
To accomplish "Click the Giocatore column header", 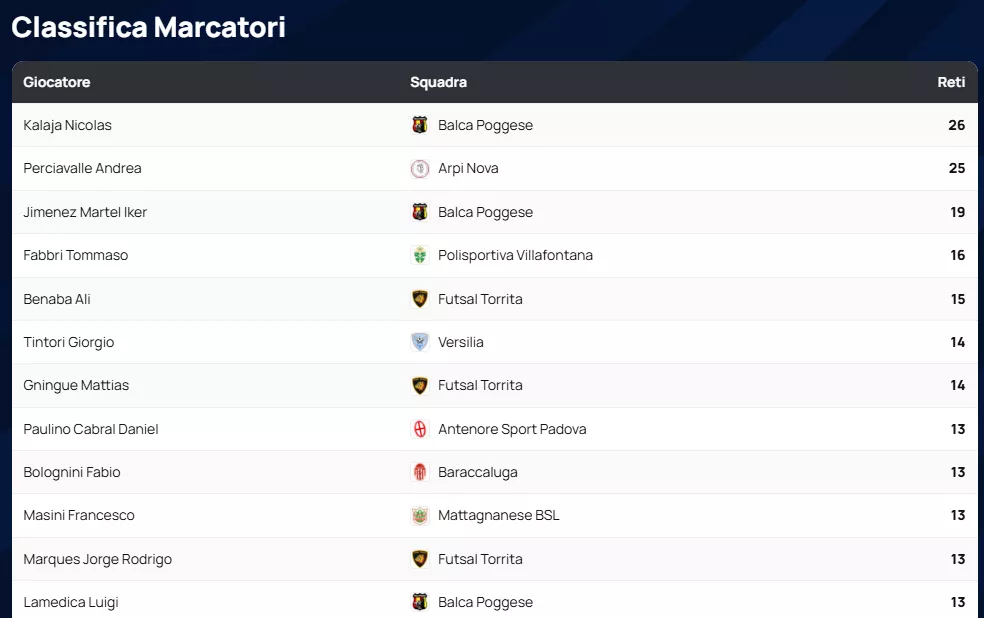I will point(57,82).
